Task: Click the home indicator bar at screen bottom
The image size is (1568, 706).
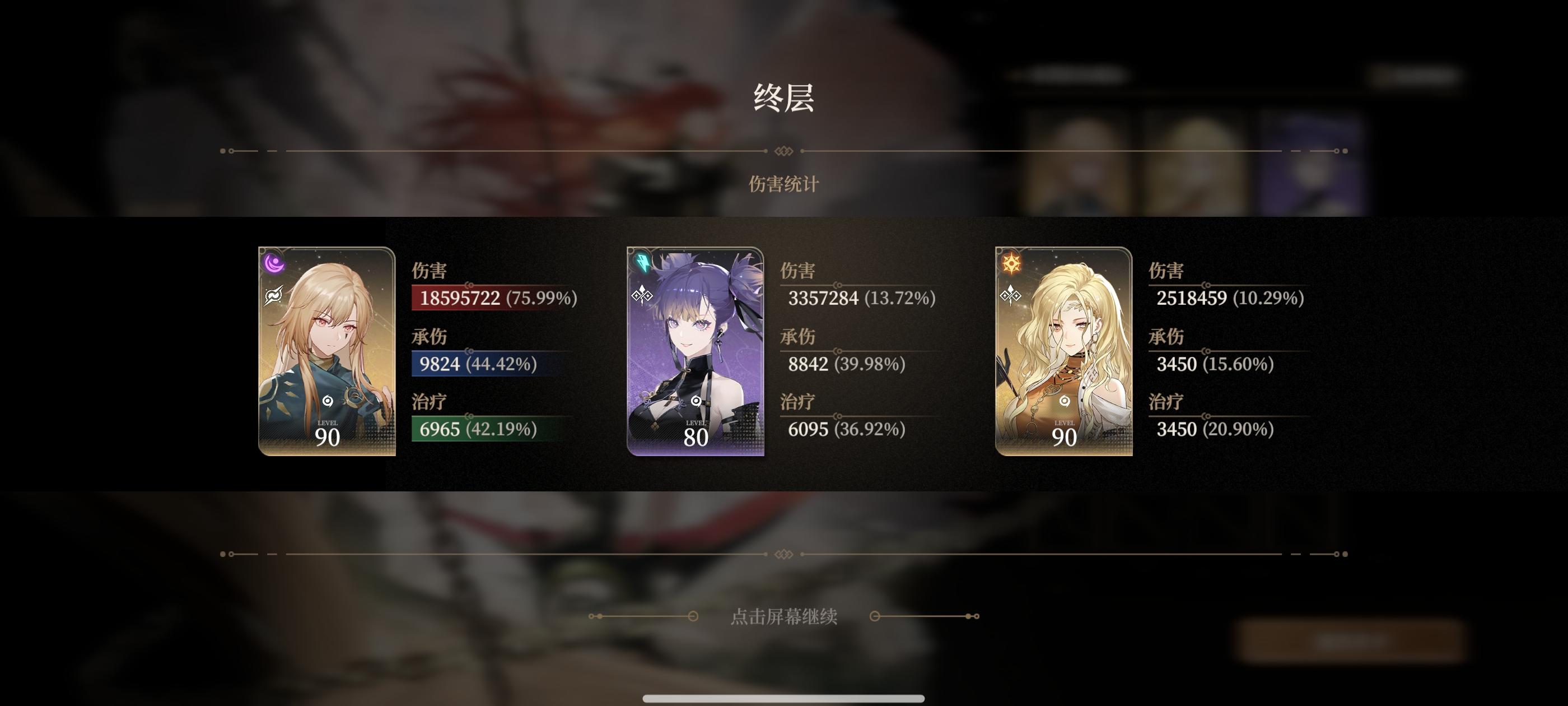Action: click(x=784, y=698)
